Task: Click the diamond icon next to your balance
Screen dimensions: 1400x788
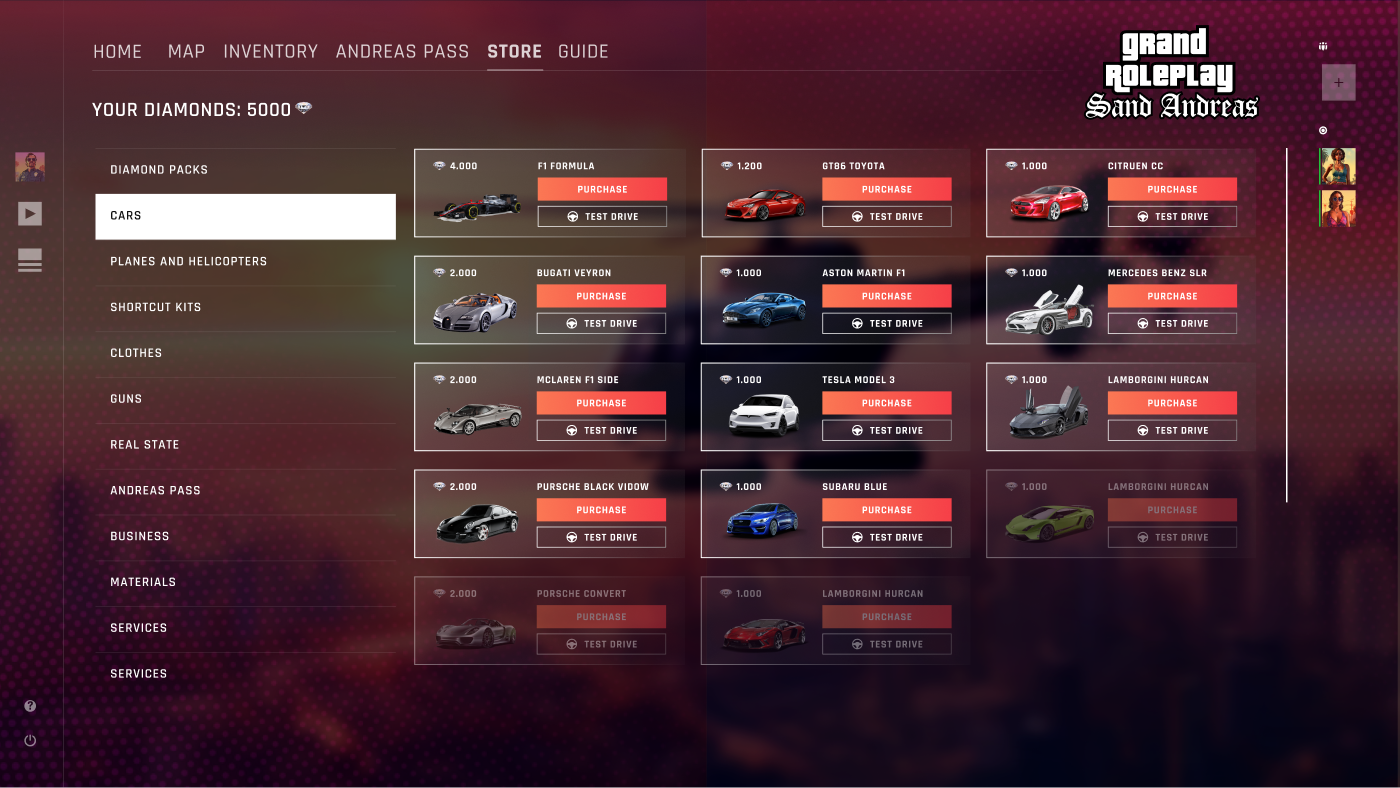Action: point(303,108)
